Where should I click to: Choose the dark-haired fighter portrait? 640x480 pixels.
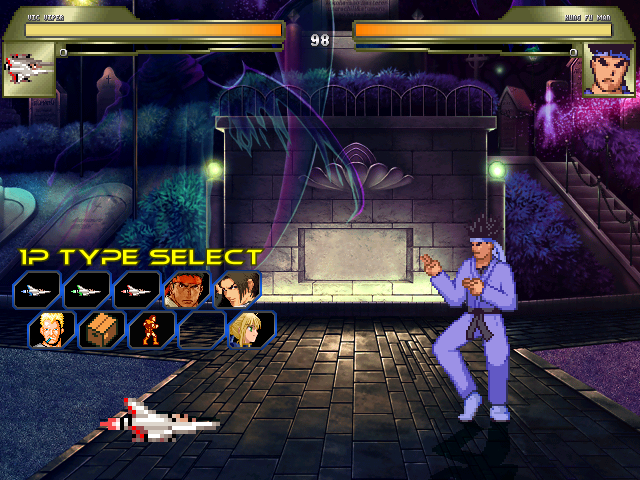[237, 290]
